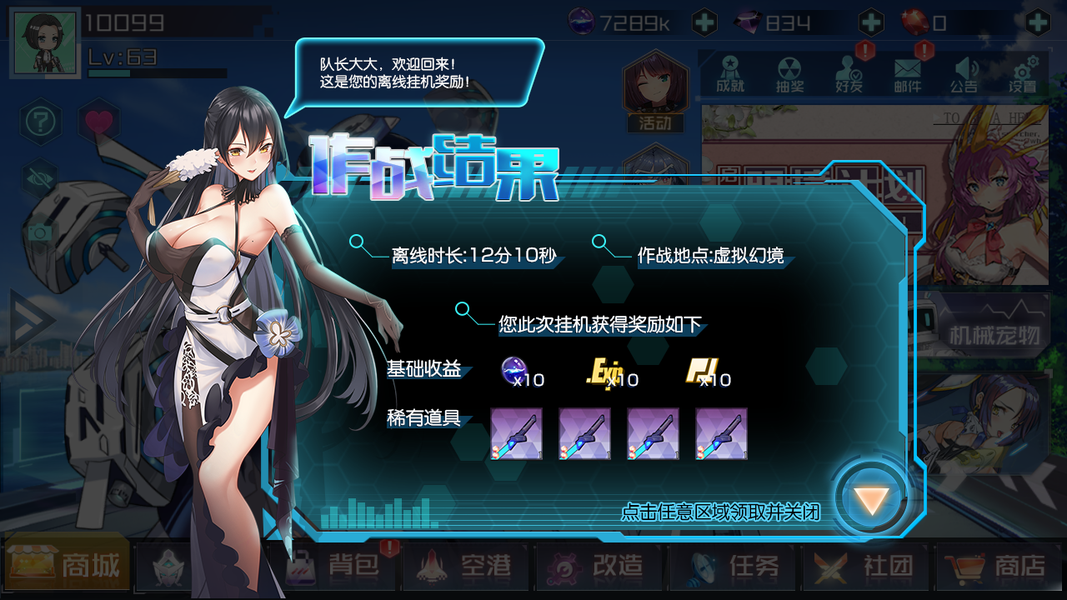
Task: Open the 邮件 mailbox
Action: pos(907,73)
